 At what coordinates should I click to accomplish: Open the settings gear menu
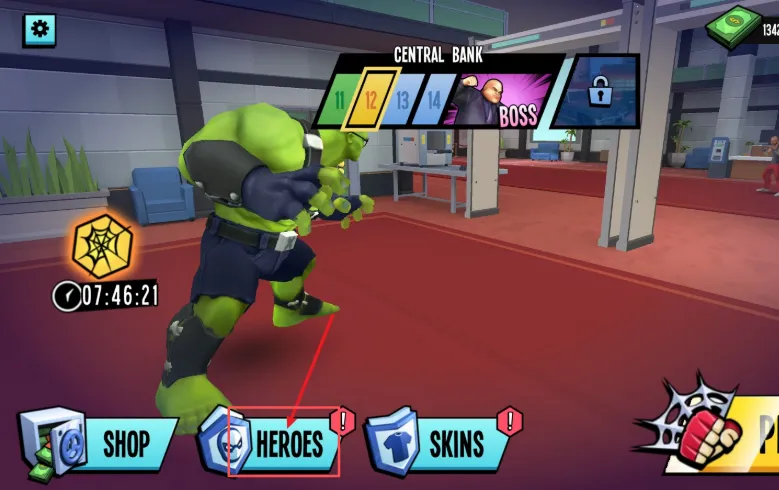pos(40,29)
